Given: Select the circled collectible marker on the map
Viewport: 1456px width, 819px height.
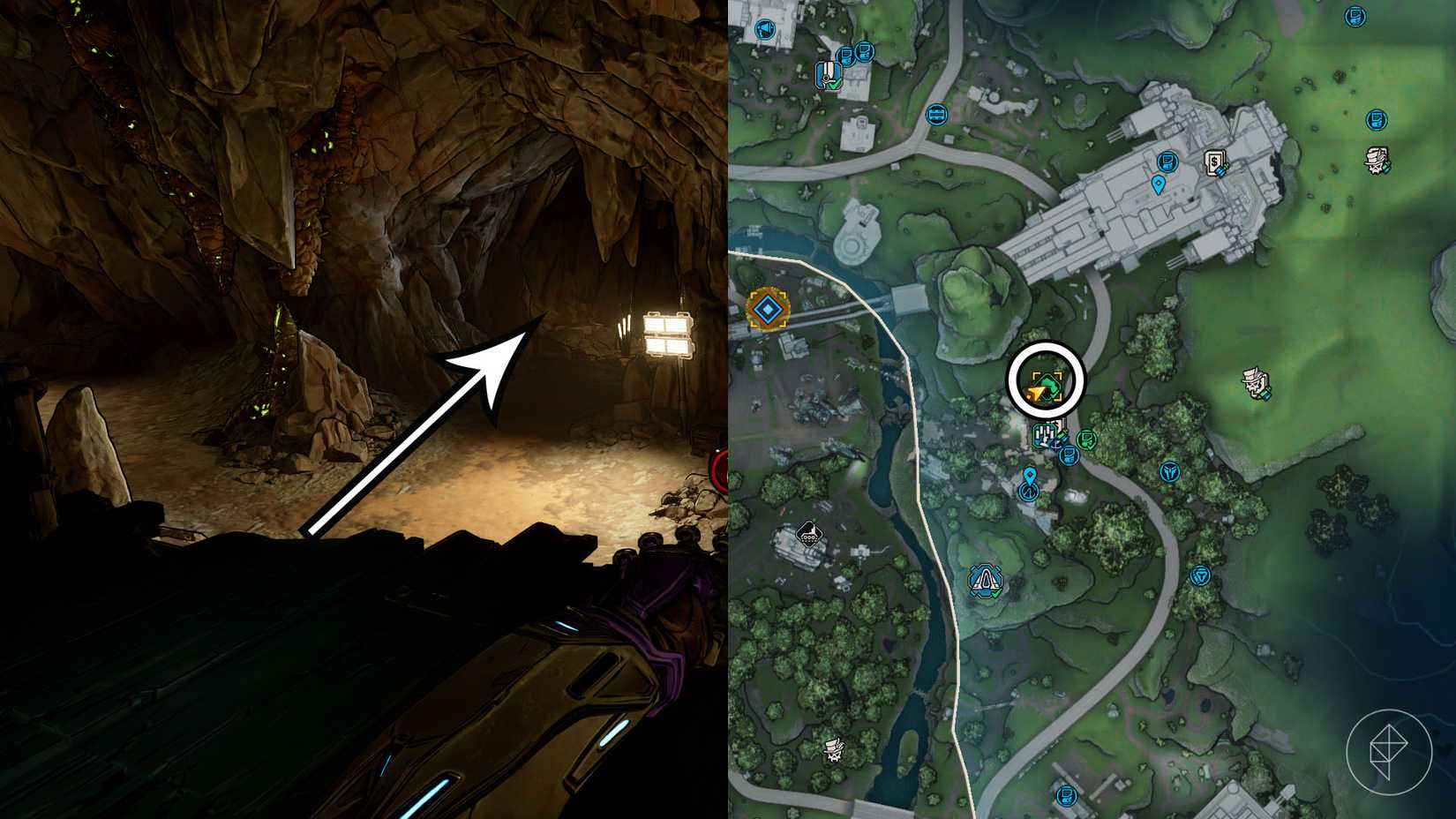Looking at the screenshot, I should pos(1047,385).
